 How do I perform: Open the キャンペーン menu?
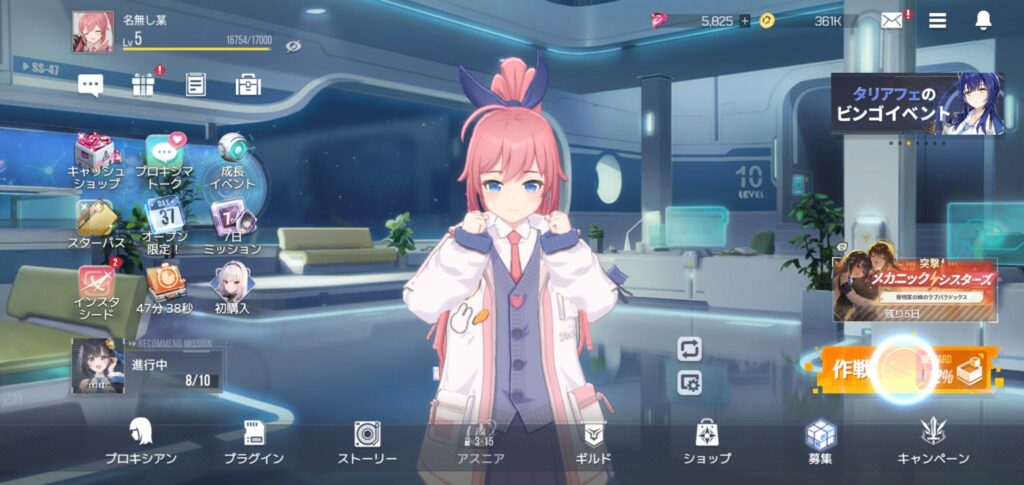[x=933, y=441]
